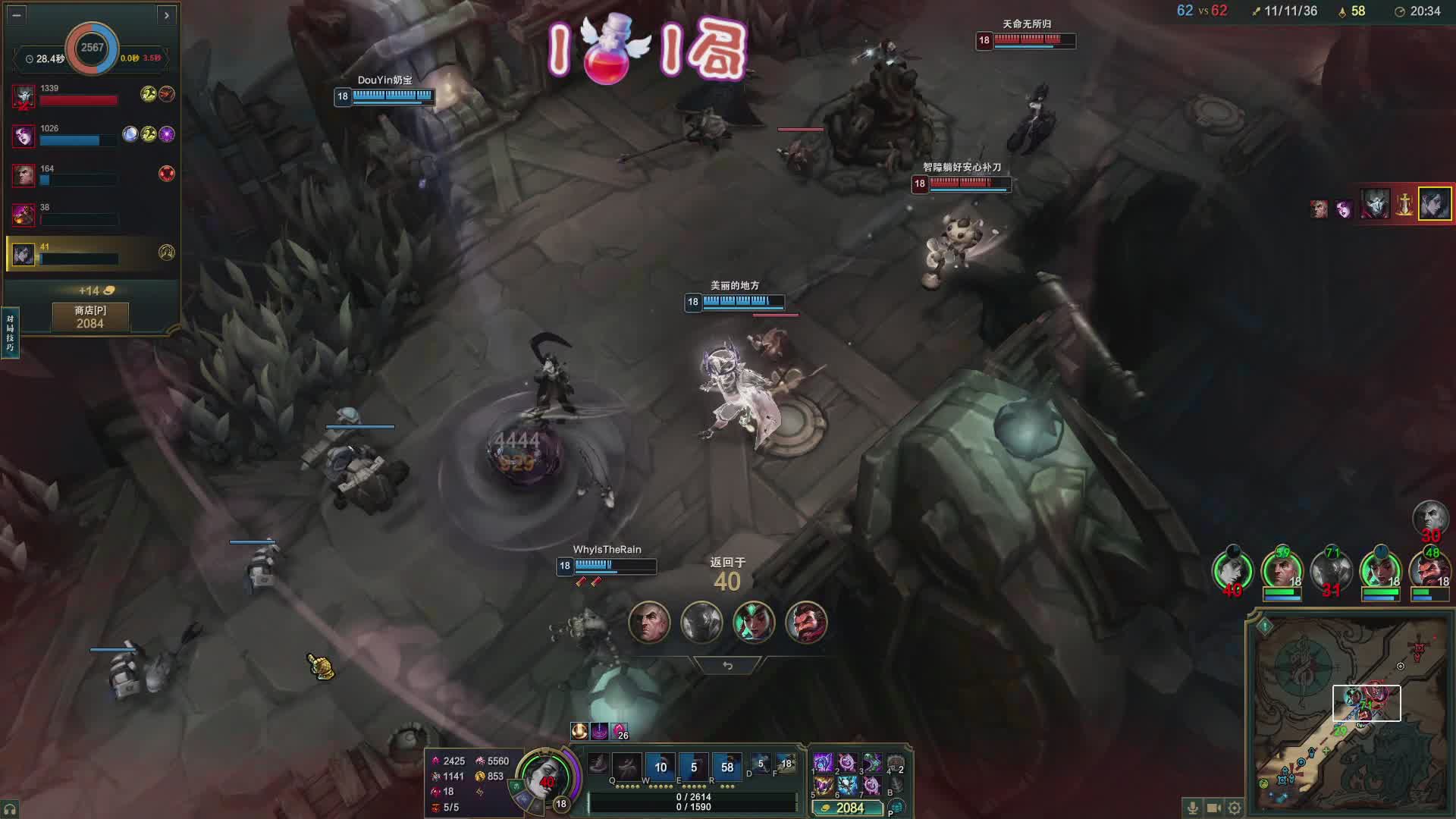Click the W ability showing 10 cooldown
Screen dimensions: 1456x819
point(661,767)
